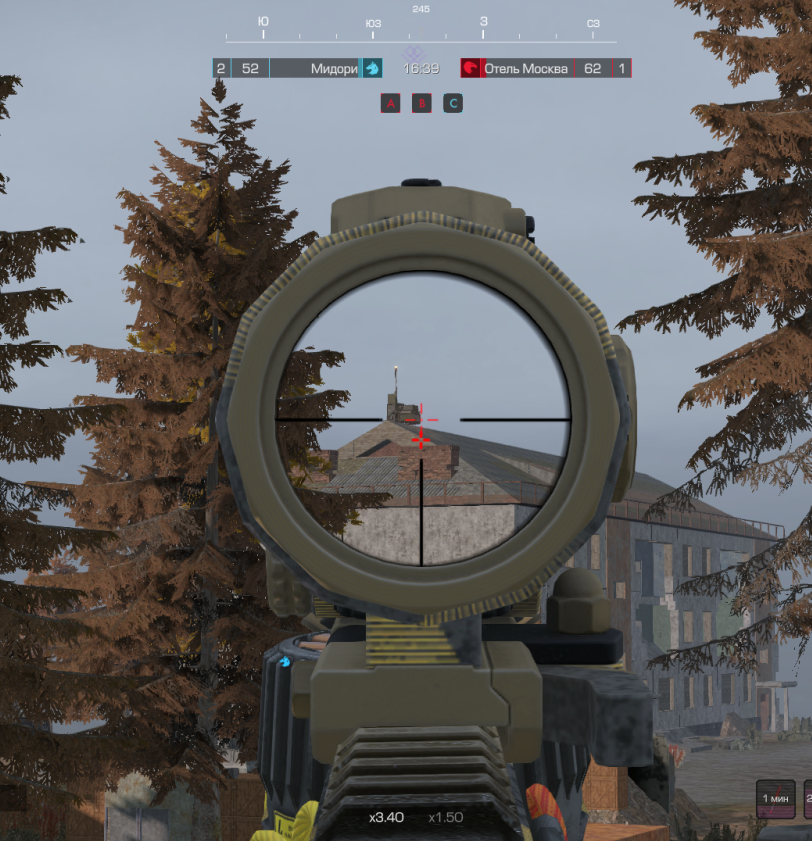Activate the ability slot with 1 мин cooldown
The width and height of the screenshot is (812, 841).
(x=775, y=800)
